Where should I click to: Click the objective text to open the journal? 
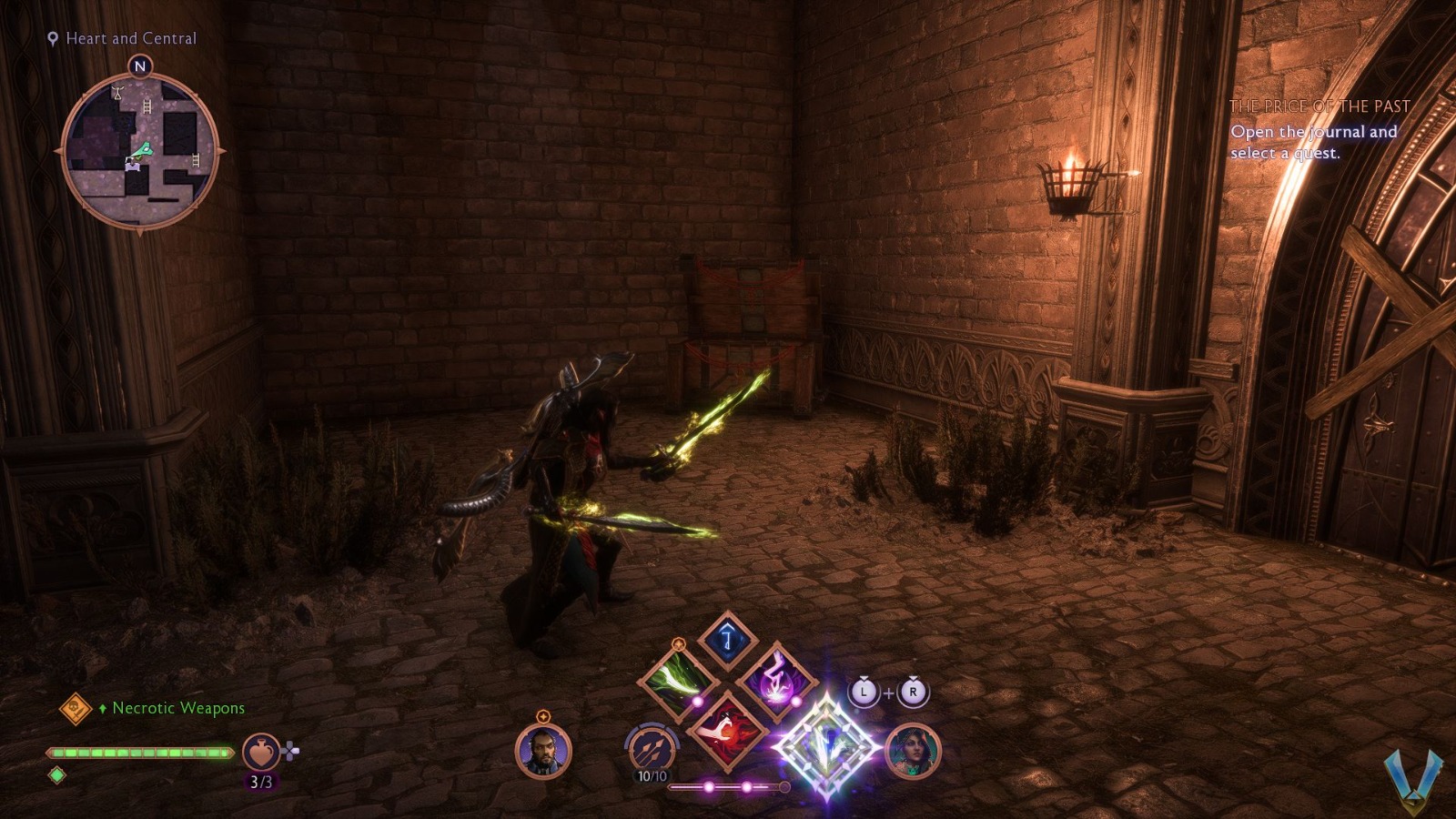(x=1313, y=144)
